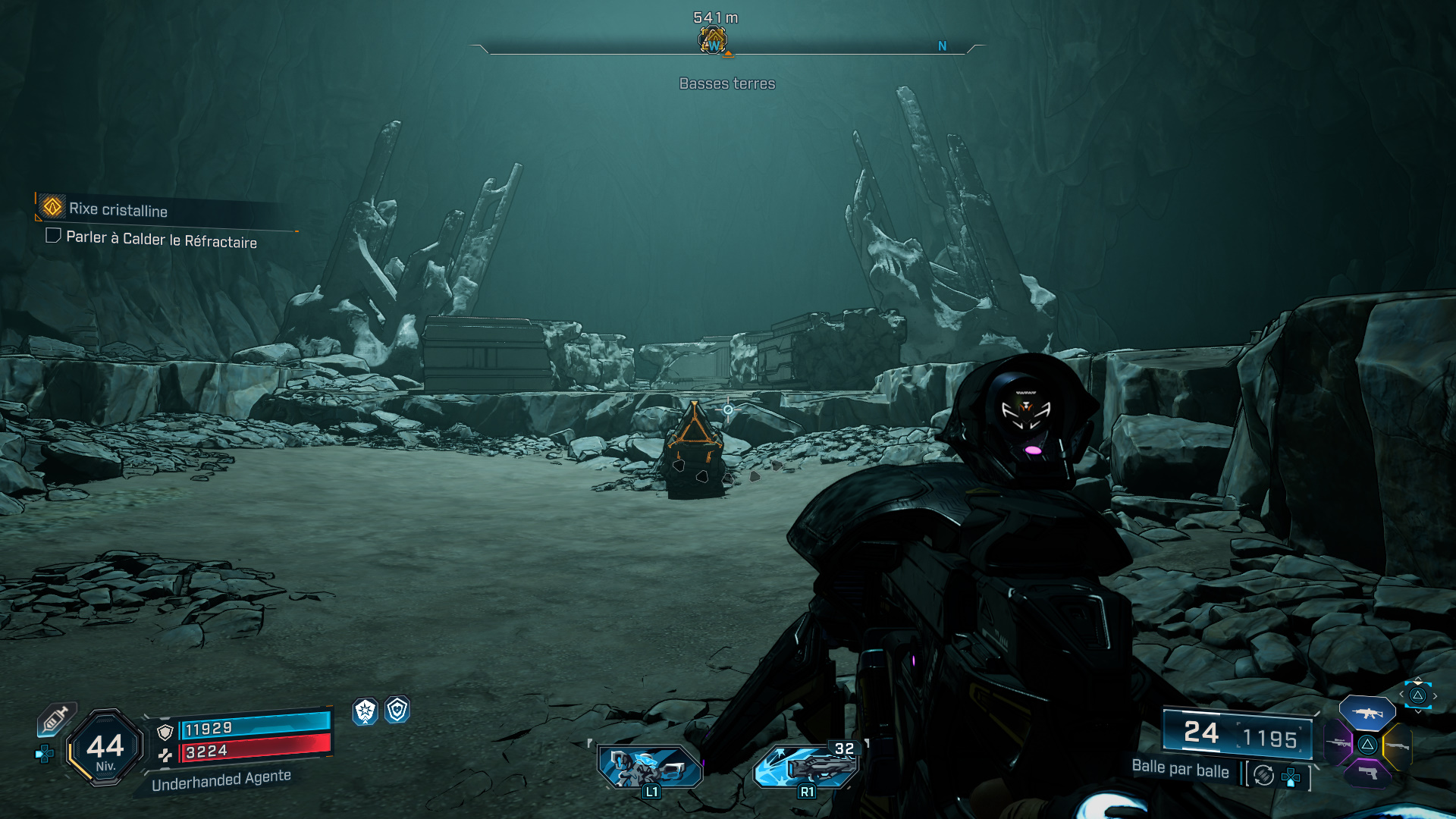This screenshot has height=819, width=1456.
Task: Click the quest waypoint marker on the compass
Action: pos(712,40)
